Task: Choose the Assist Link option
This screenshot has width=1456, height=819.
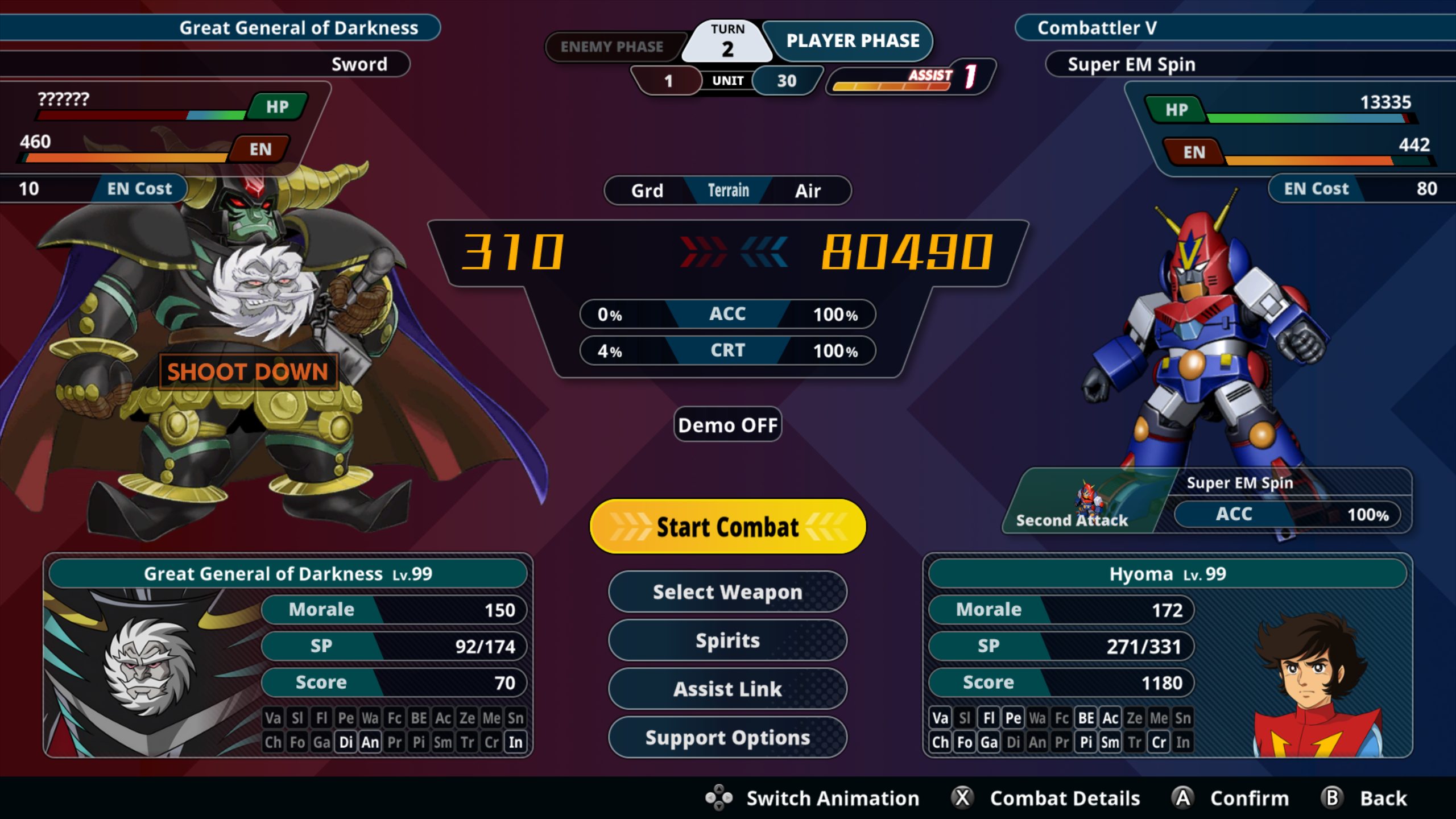Action: point(727,689)
